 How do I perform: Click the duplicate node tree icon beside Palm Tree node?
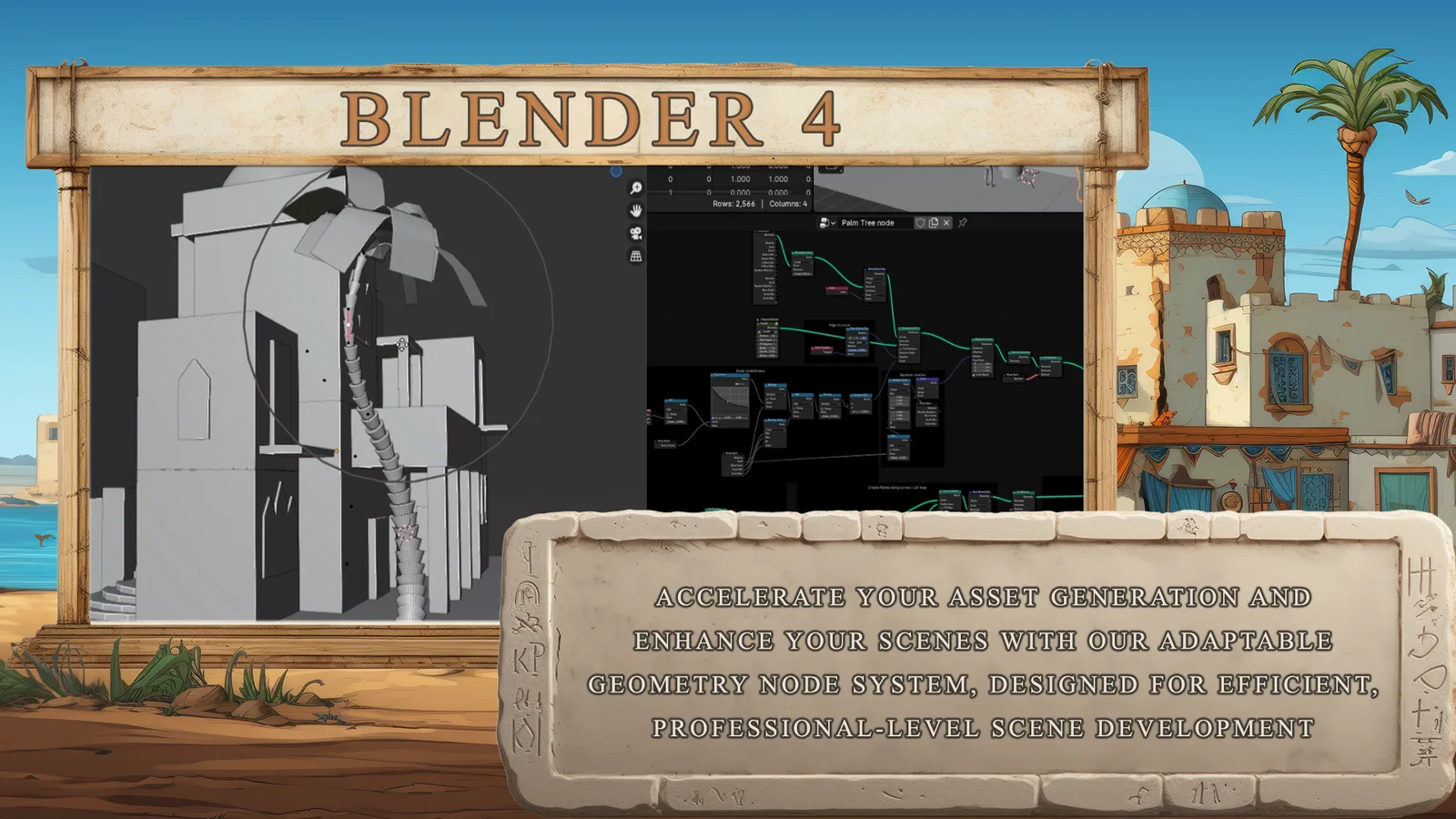933,223
